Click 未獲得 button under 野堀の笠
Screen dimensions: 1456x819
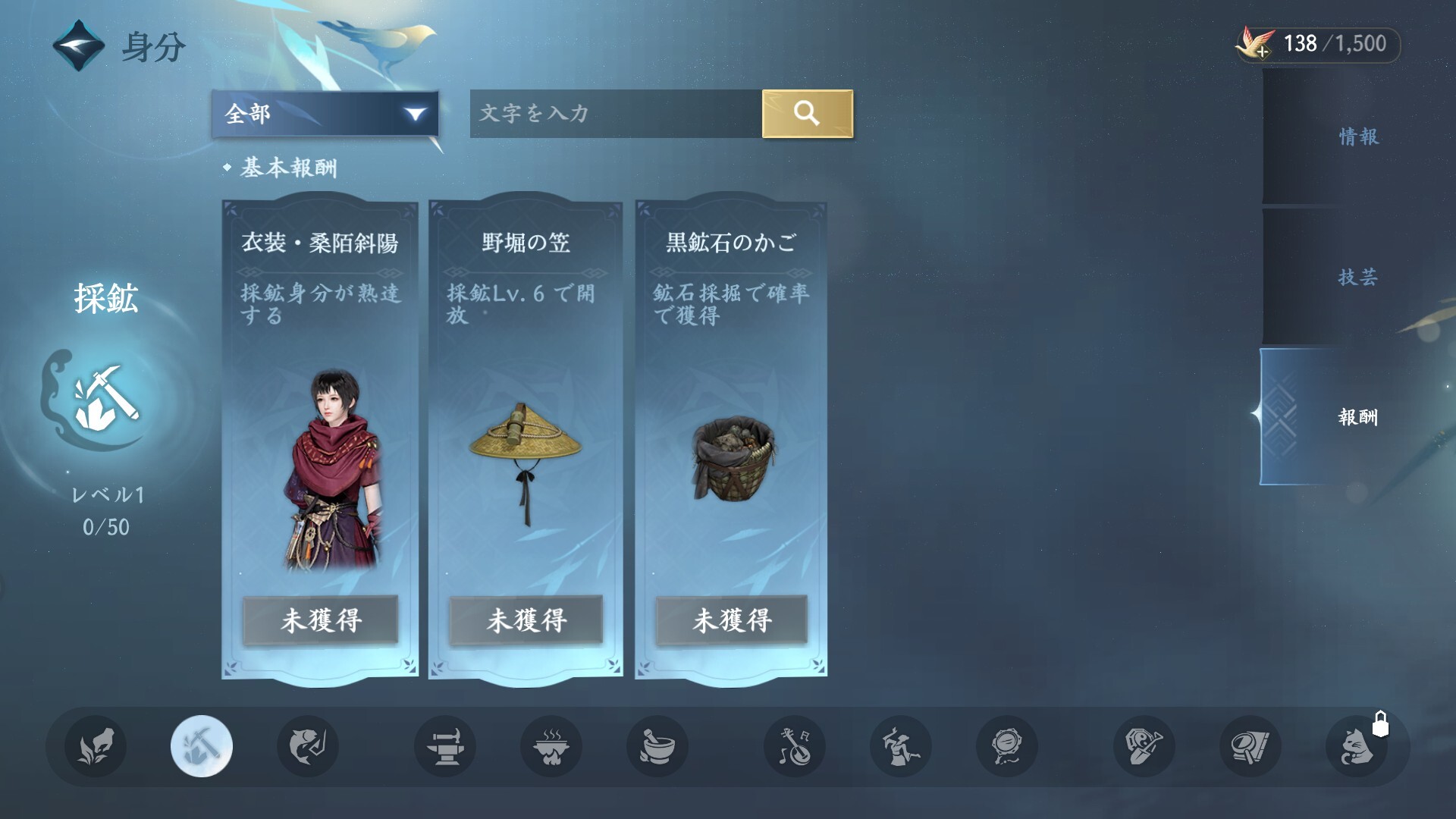[526, 620]
